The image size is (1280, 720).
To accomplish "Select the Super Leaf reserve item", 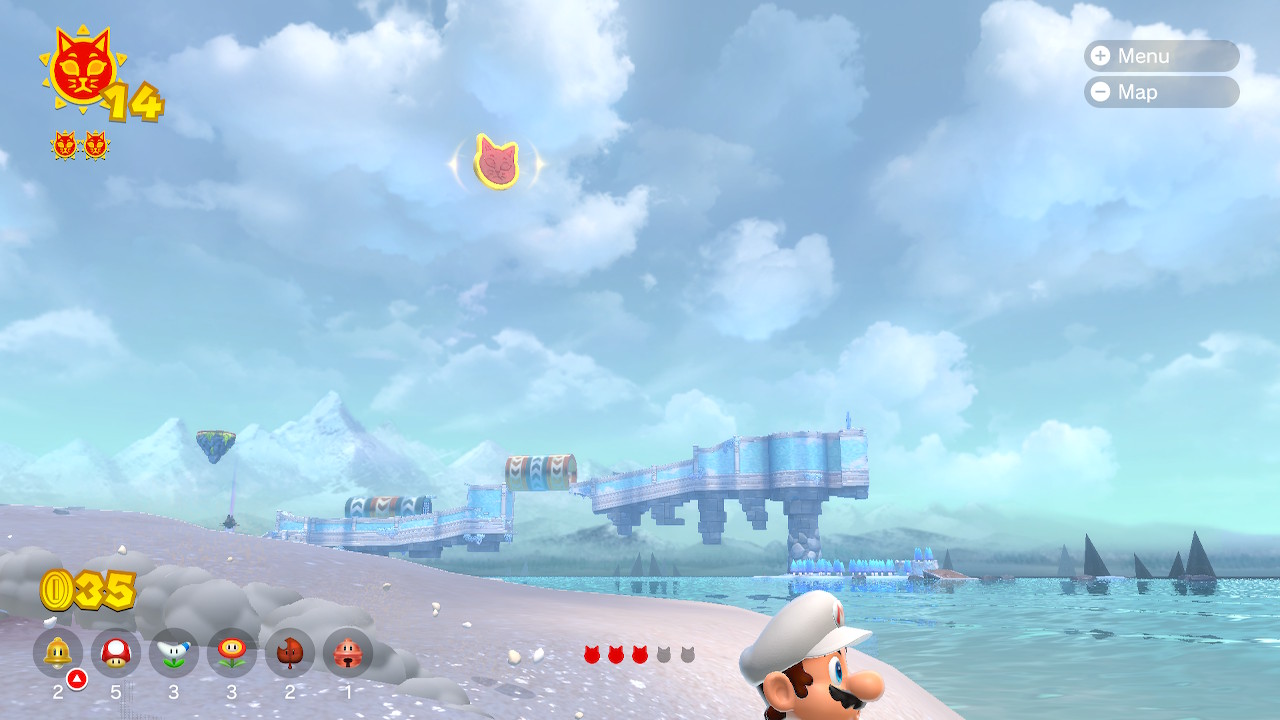I will coord(290,653).
